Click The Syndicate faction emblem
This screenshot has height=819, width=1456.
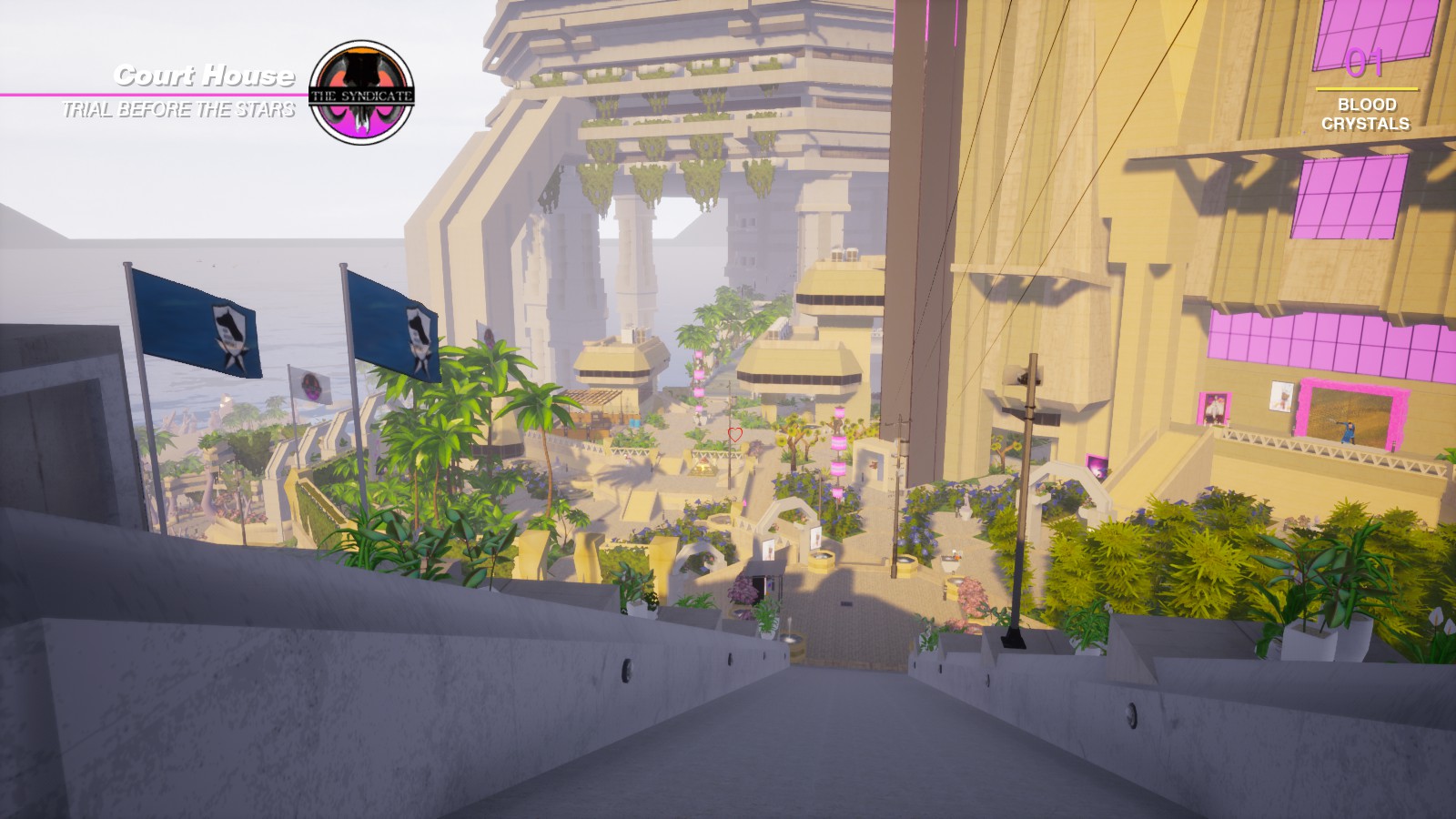362,94
